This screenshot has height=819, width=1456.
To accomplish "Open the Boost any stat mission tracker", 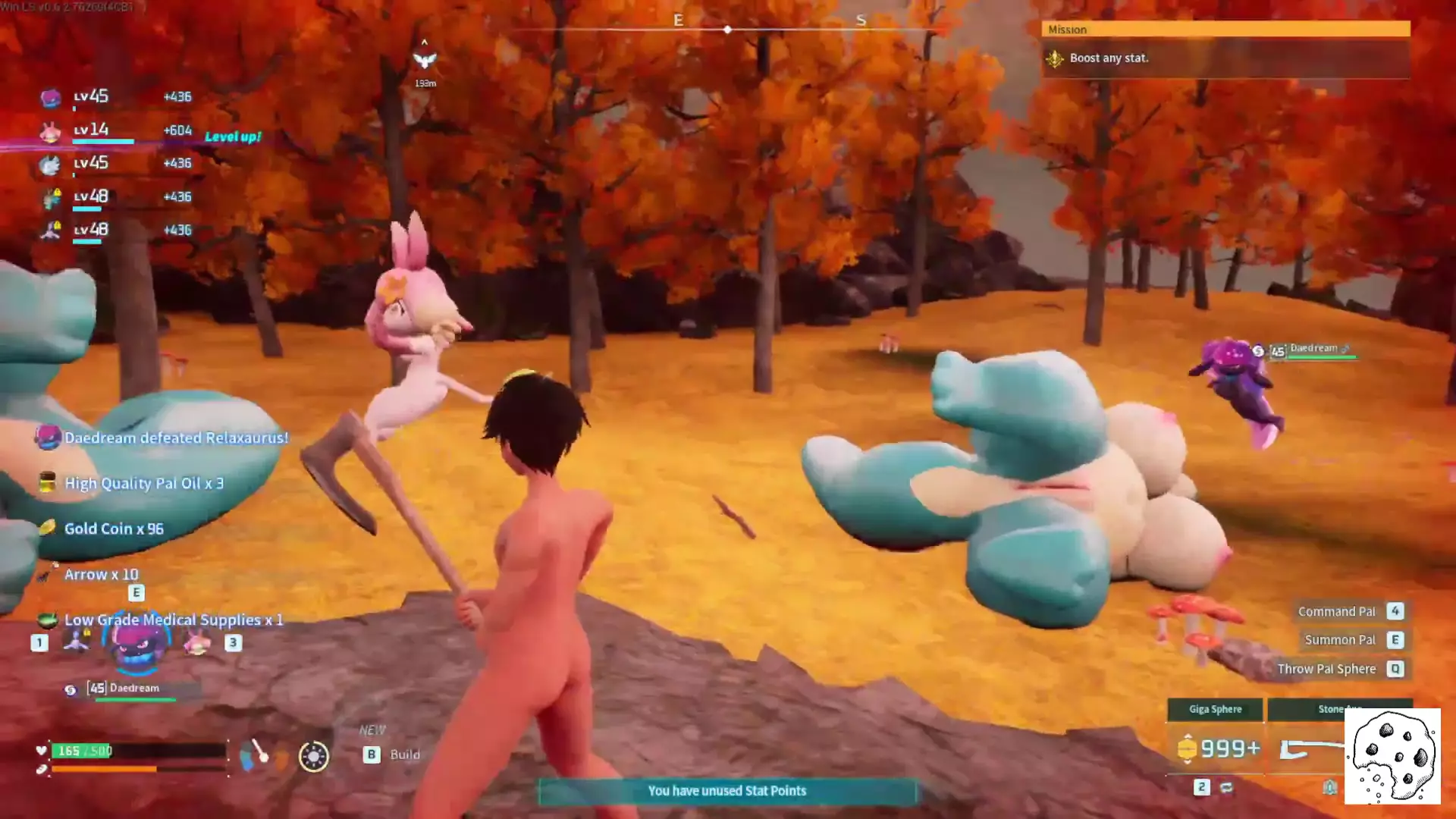I will click(x=1225, y=58).
